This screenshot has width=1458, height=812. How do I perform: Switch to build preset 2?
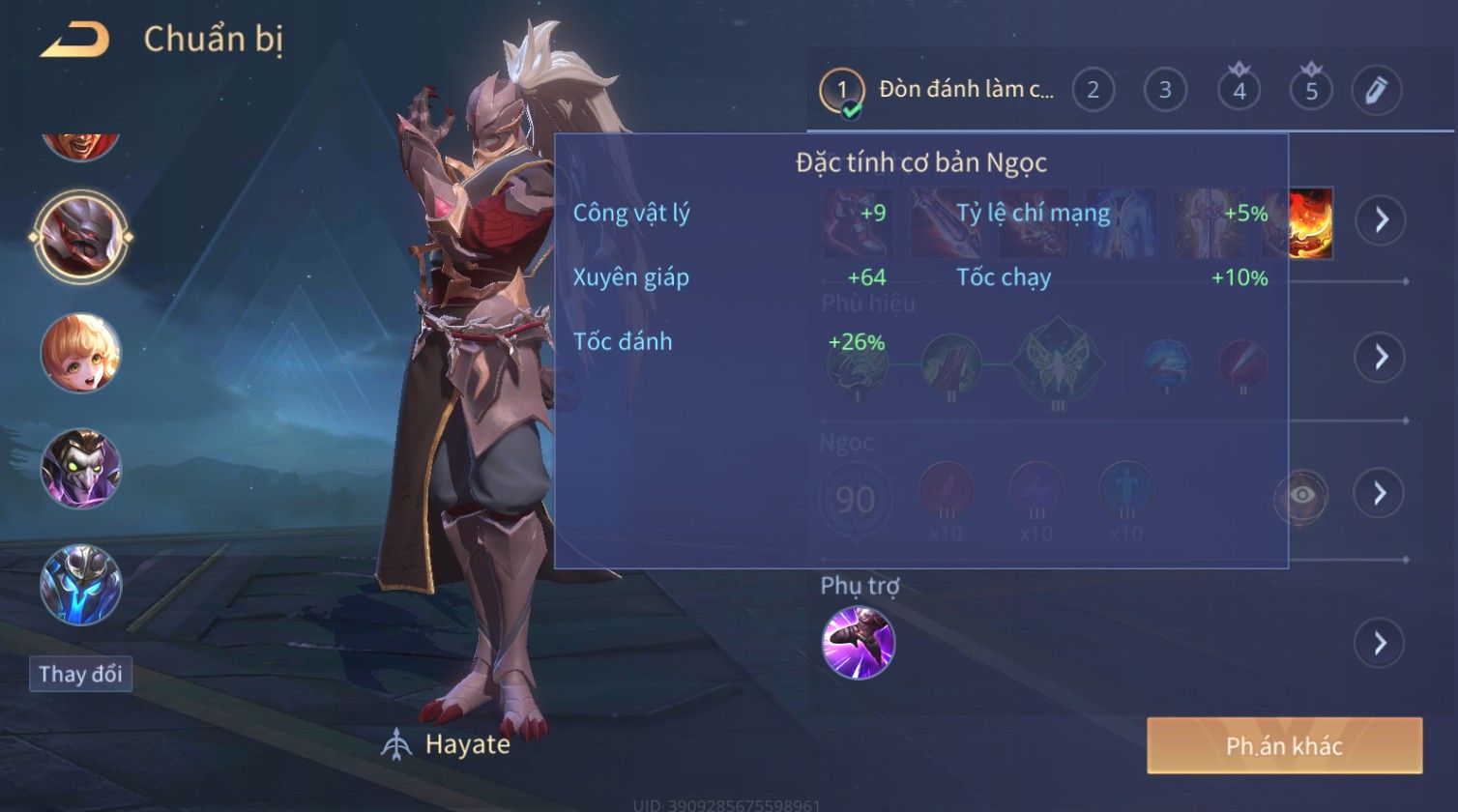(x=1093, y=91)
